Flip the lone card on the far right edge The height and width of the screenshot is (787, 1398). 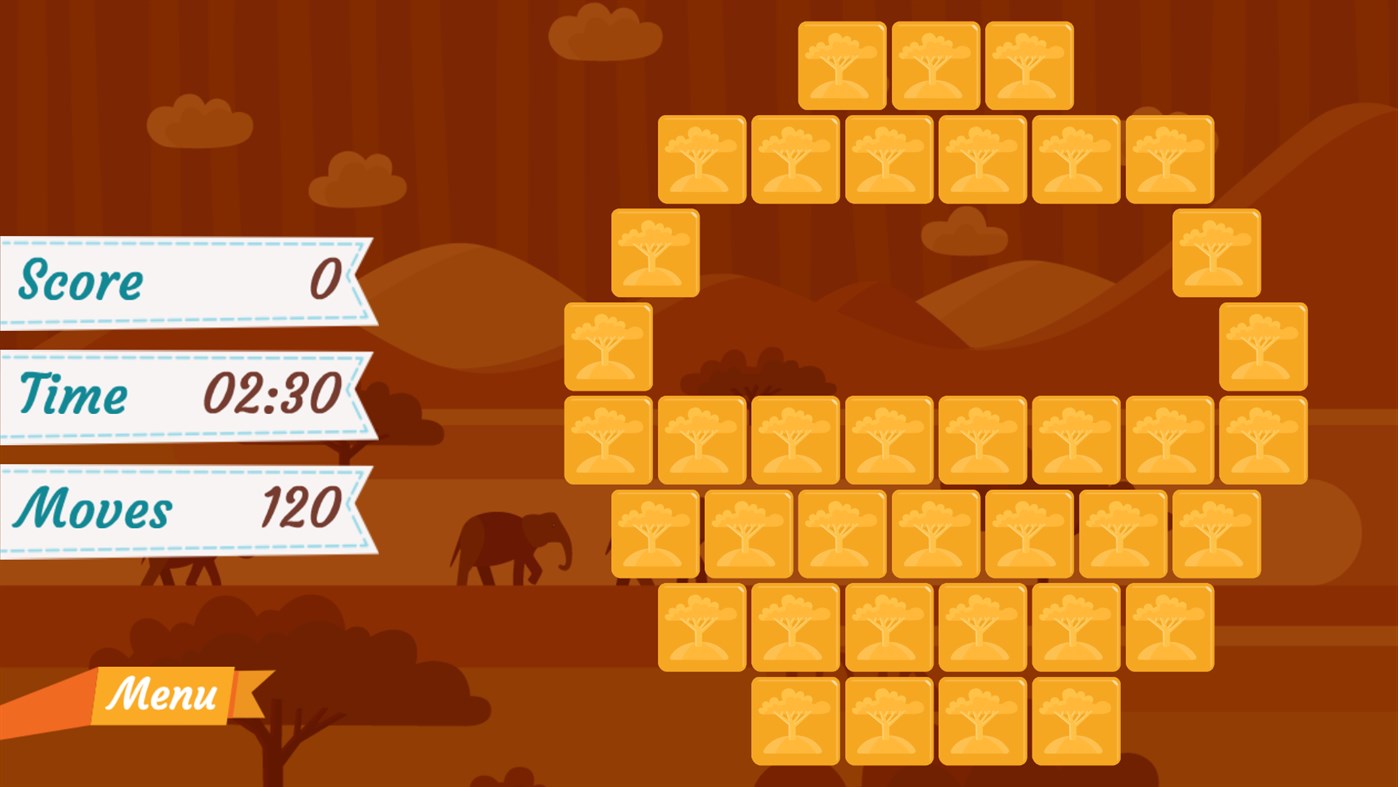(x=1262, y=345)
